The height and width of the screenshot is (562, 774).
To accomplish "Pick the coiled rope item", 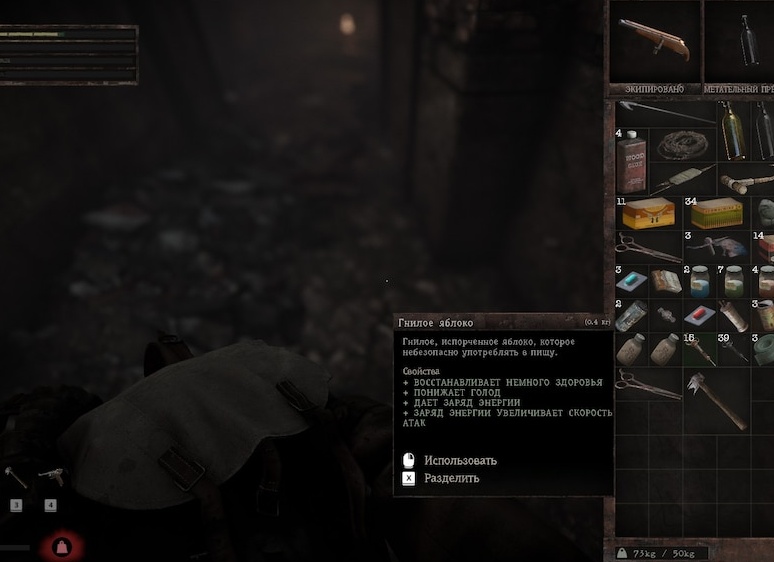I will (680, 144).
